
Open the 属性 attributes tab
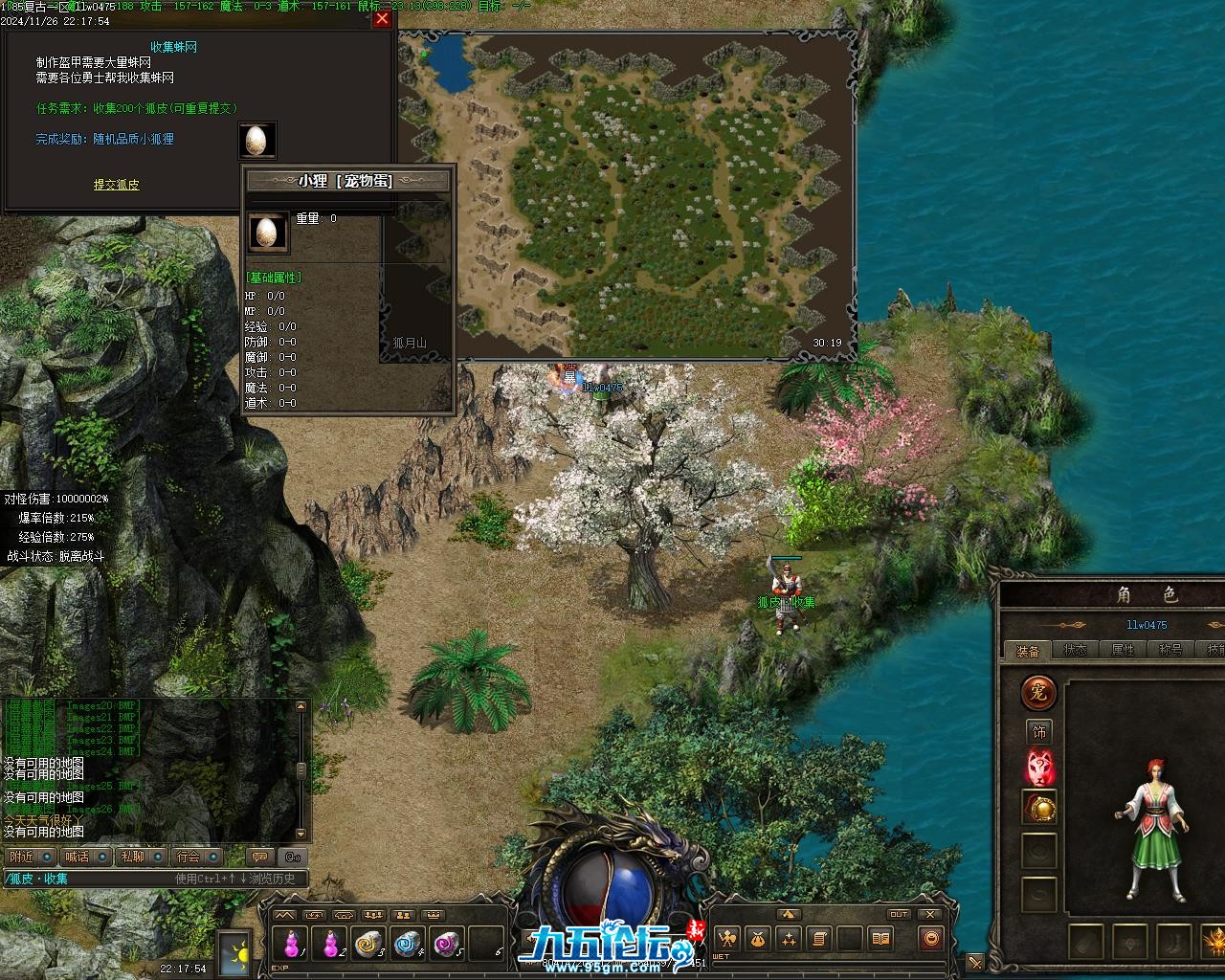[x=1123, y=650]
